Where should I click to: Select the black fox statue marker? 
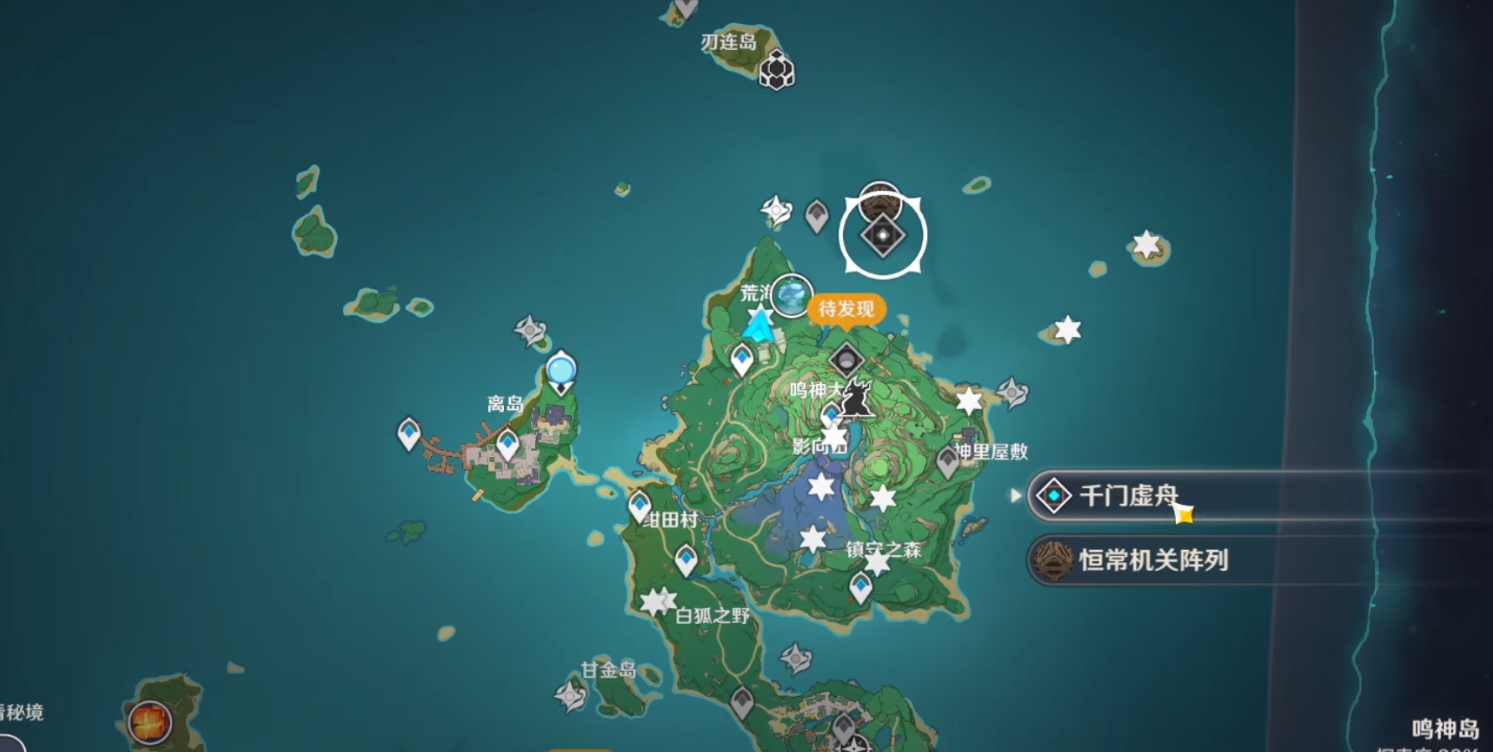pyautogui.click(x=856, y=397)
